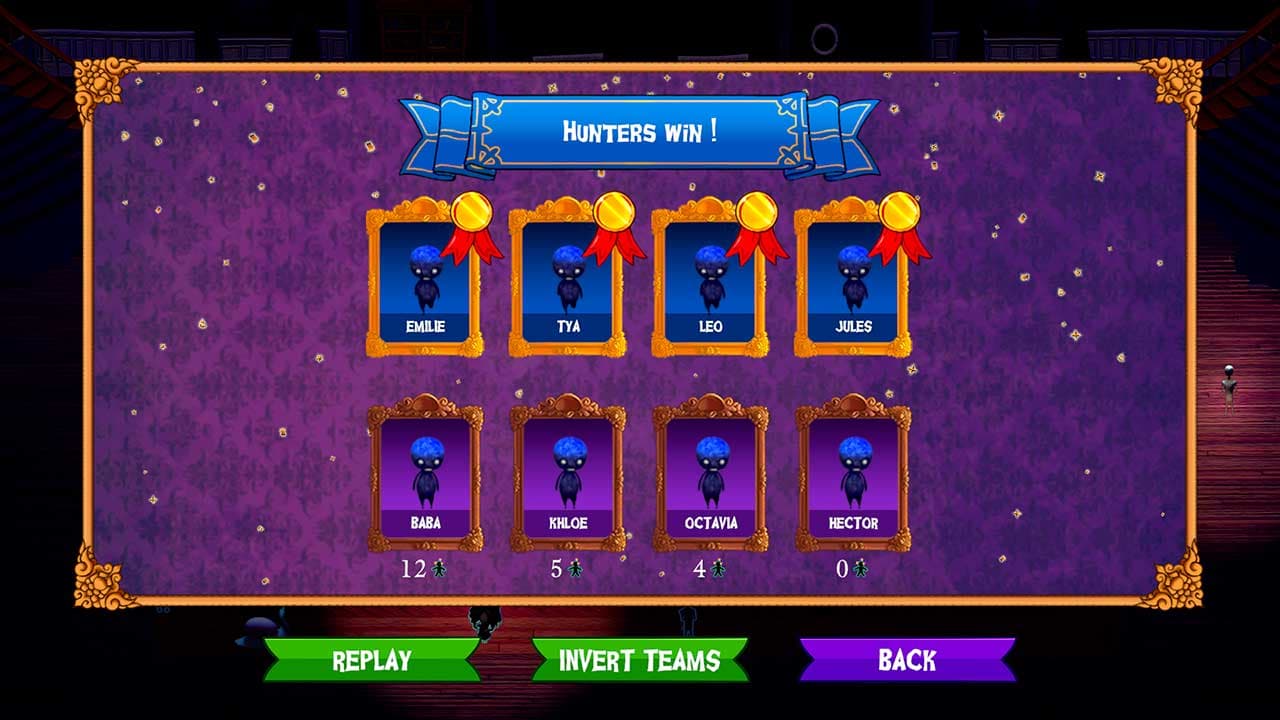The image size is (1280, 720).
Task: Click the fly icon next to Baba's score
Action: tap(437, 566)
